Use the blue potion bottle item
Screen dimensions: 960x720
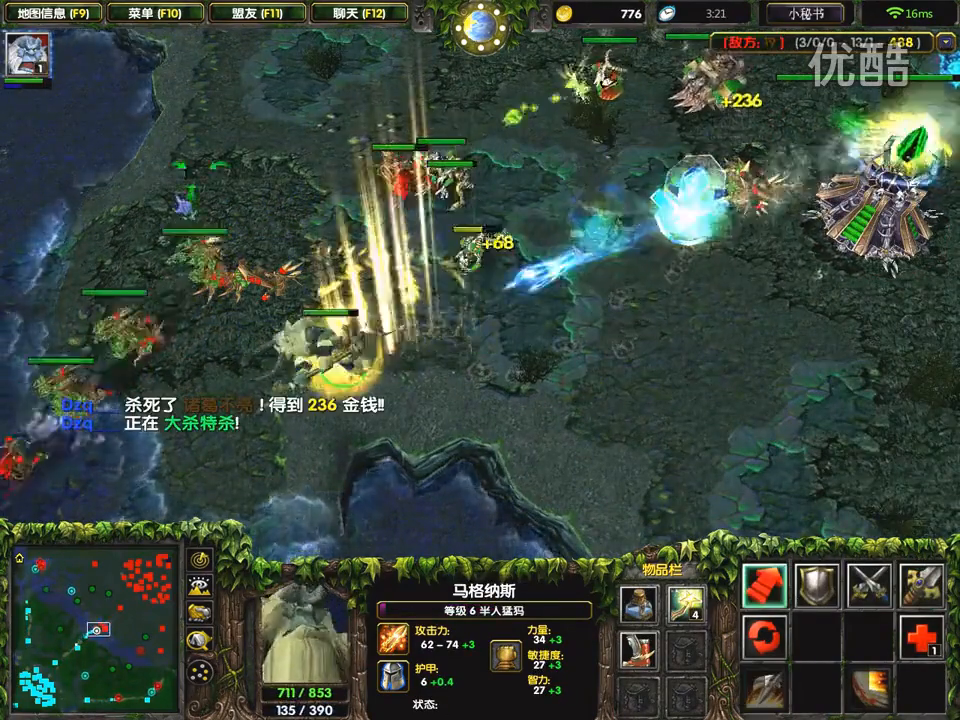click(x=639, y=603)
